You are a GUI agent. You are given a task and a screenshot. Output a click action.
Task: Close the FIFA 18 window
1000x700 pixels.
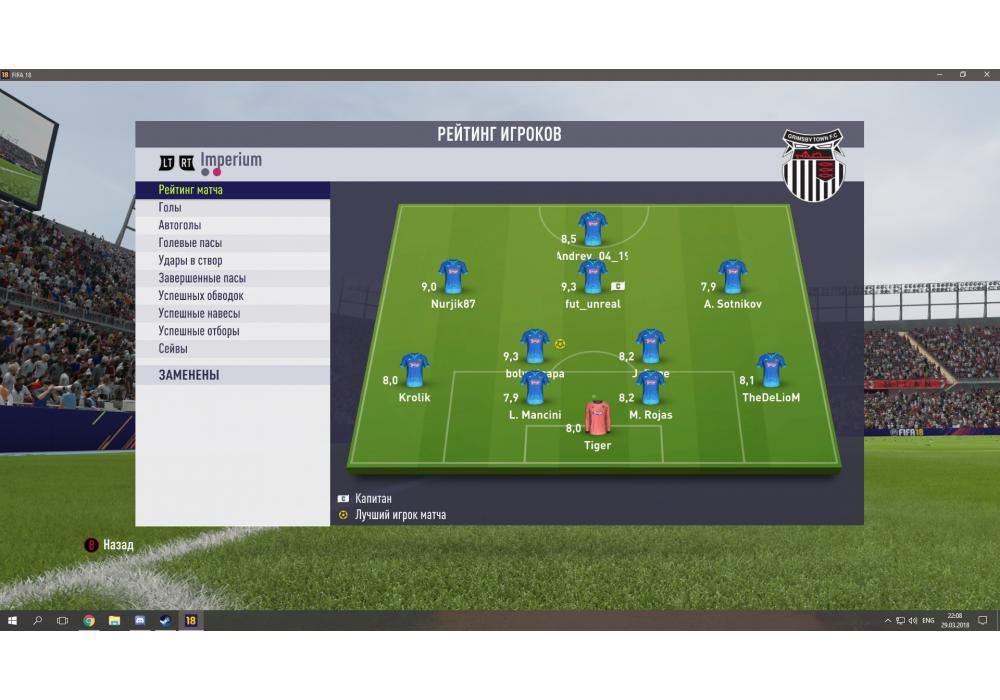coord(987,75)
